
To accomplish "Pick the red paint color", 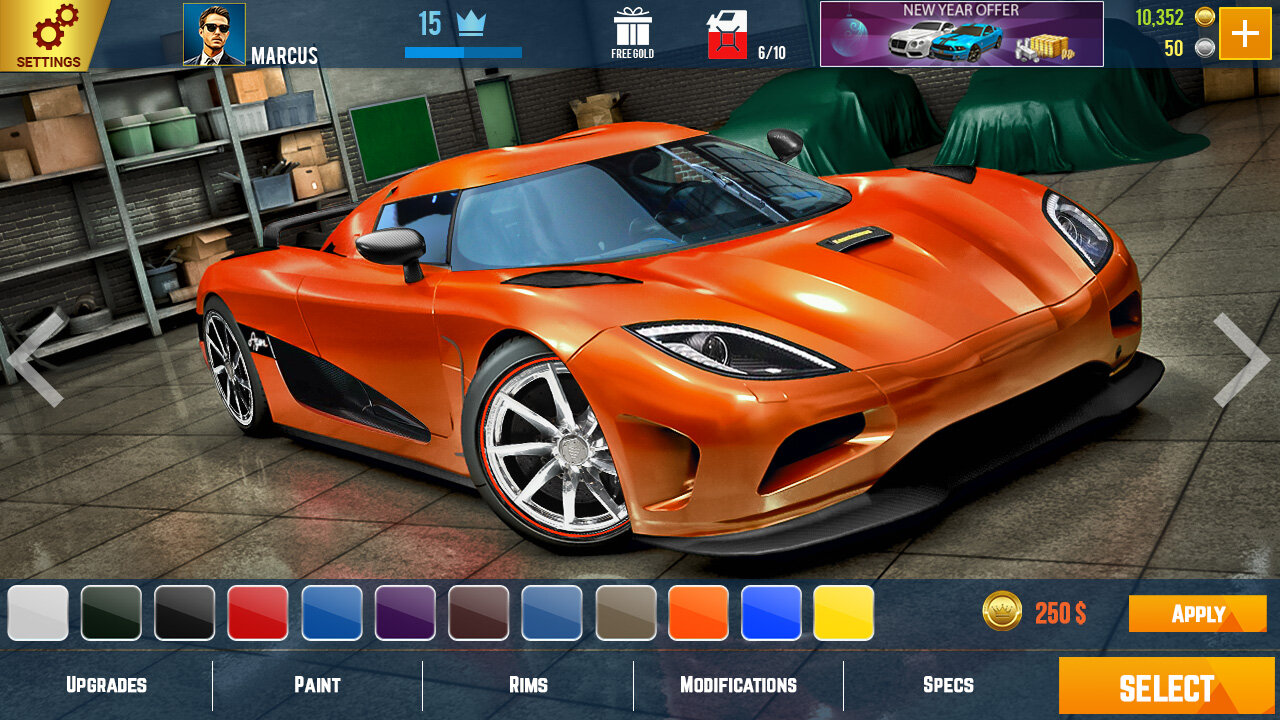I will click(258, 613).
